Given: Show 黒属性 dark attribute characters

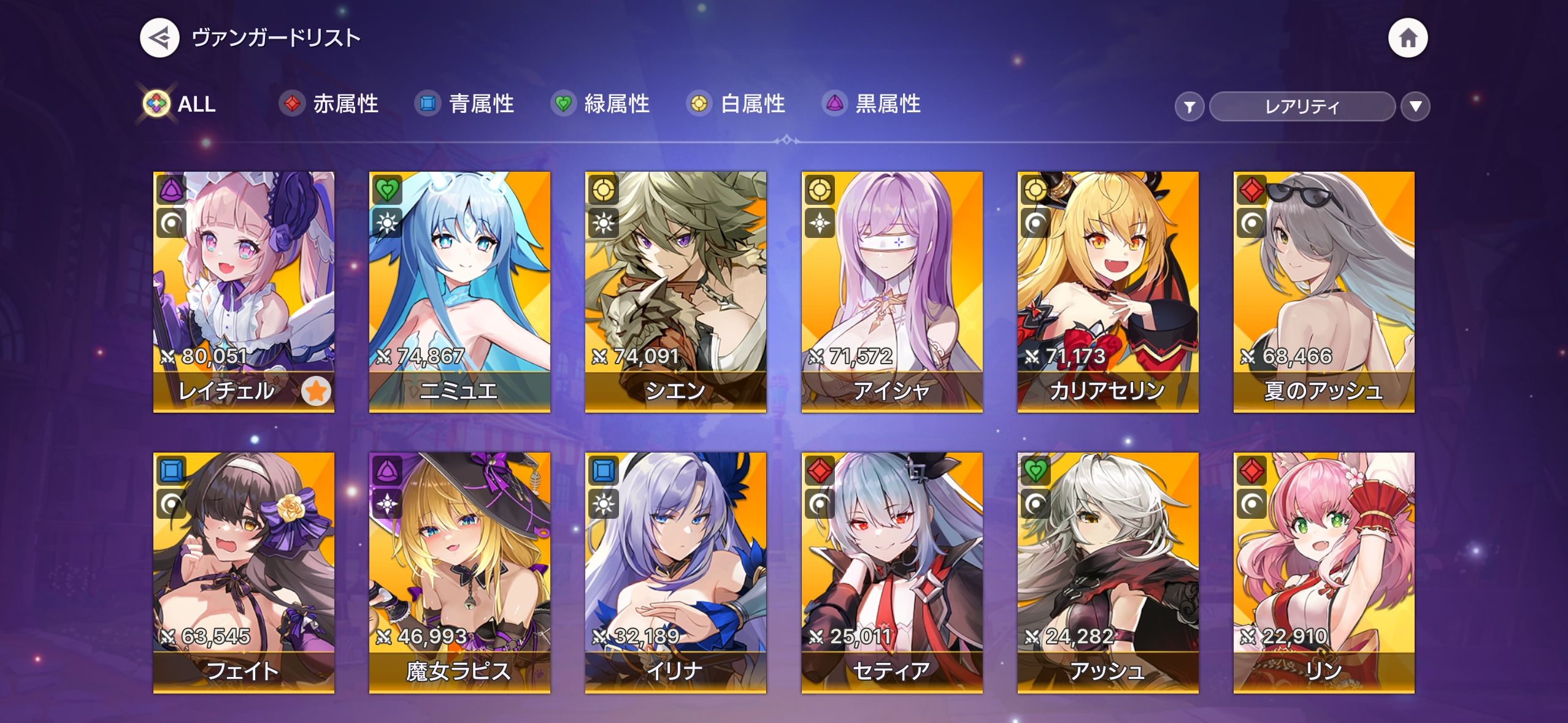Looking at the screenshot, I should click(872, 104).
